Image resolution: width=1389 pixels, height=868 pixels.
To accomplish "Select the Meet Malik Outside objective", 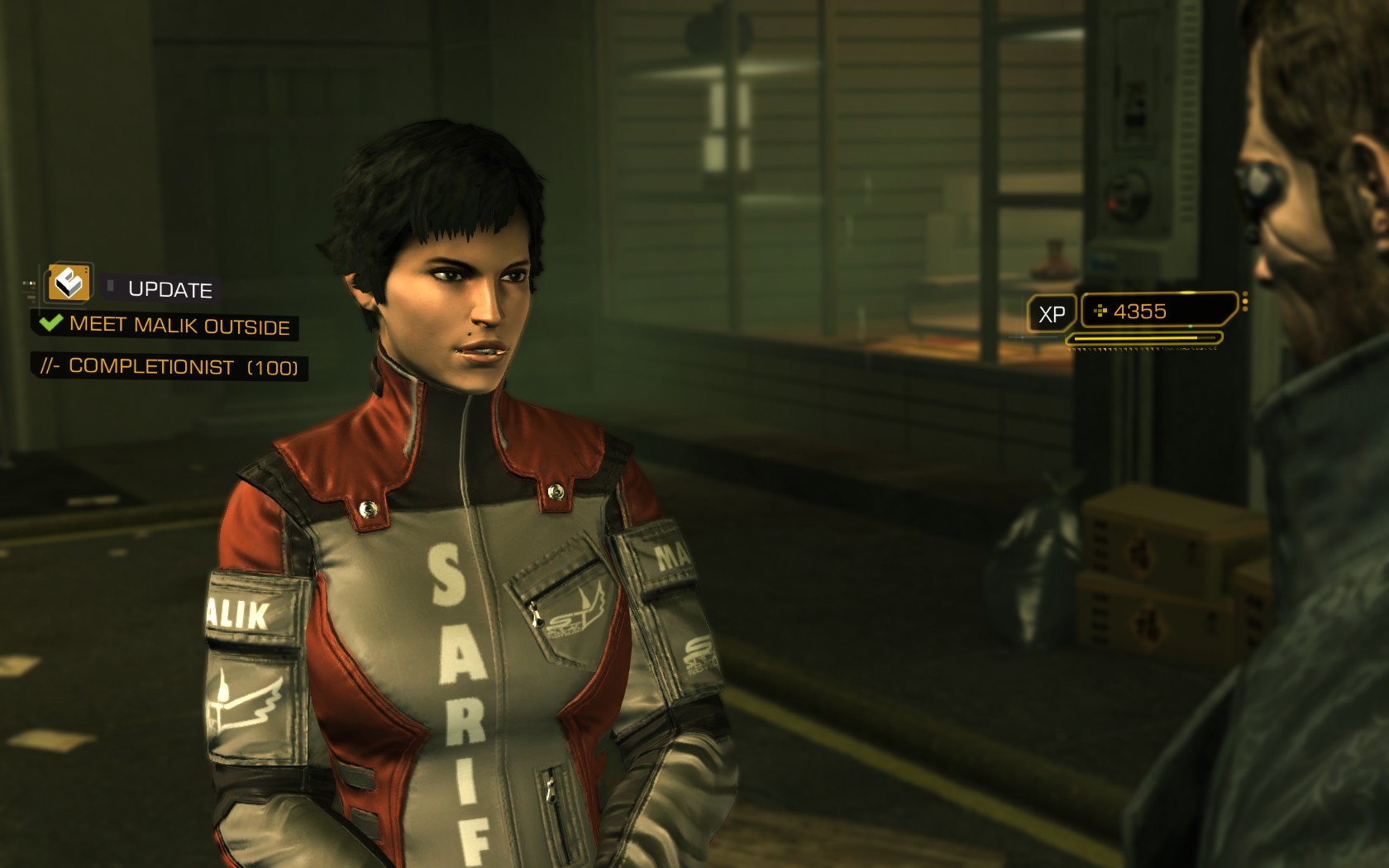I will point(179,325).
